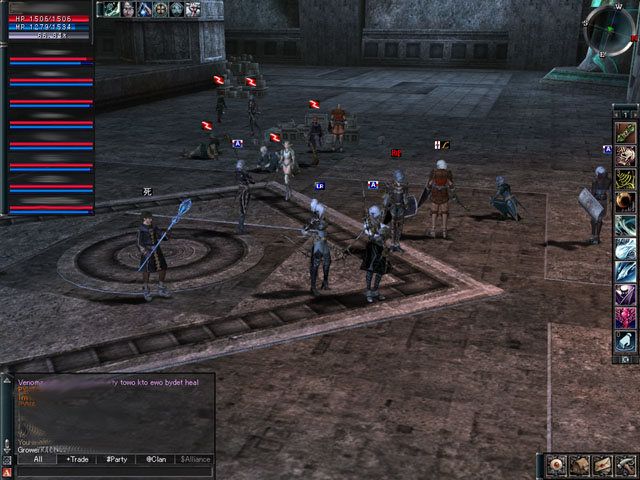Select the #Party chat tab
The height and width of the screenshot is (480, 640).
coord(117,459)
